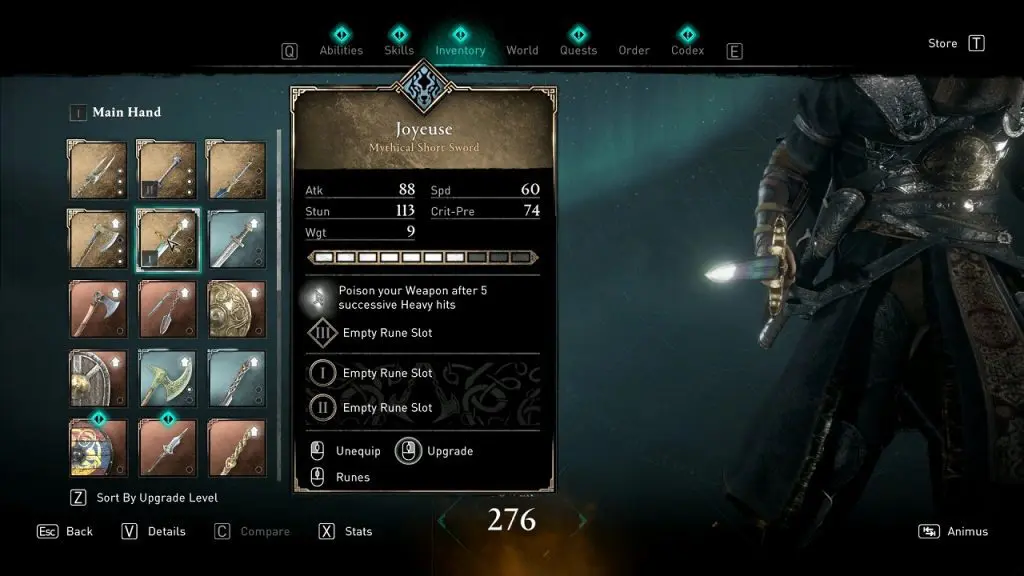
Task: Open the Quests tab
Action: coord(578,50)
